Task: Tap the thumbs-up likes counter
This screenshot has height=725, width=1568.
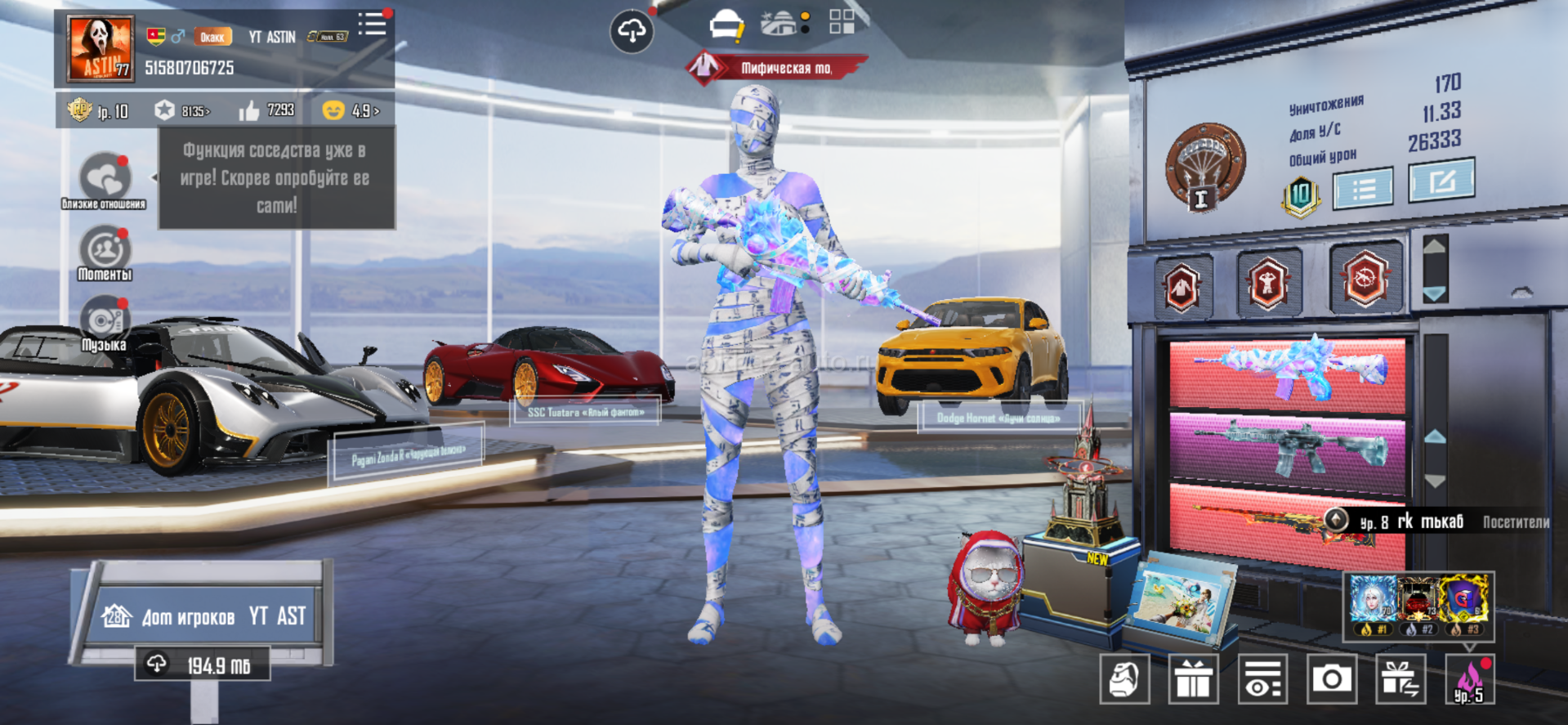Action: coord(266,110)
